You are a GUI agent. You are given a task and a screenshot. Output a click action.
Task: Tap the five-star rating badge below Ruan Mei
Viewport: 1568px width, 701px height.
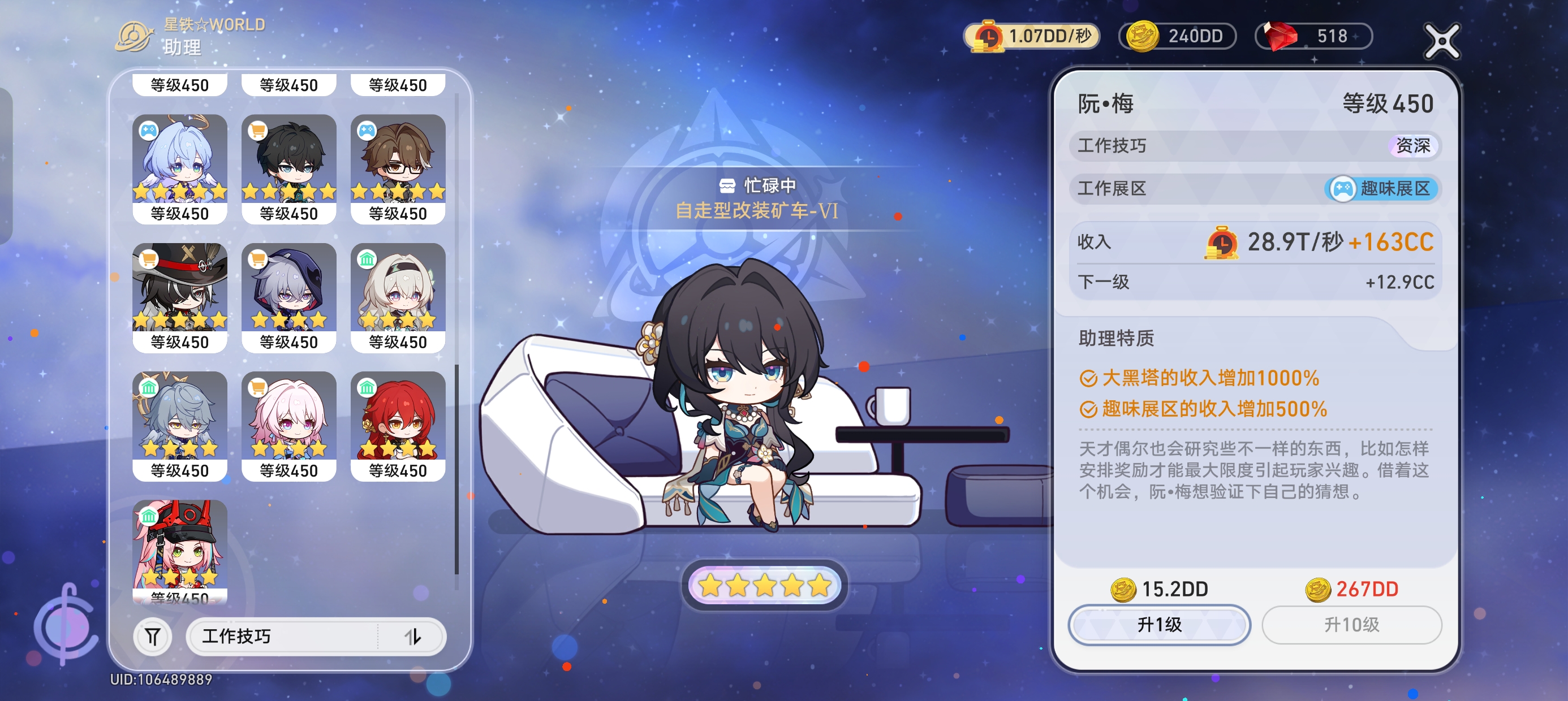pos(765,585)
